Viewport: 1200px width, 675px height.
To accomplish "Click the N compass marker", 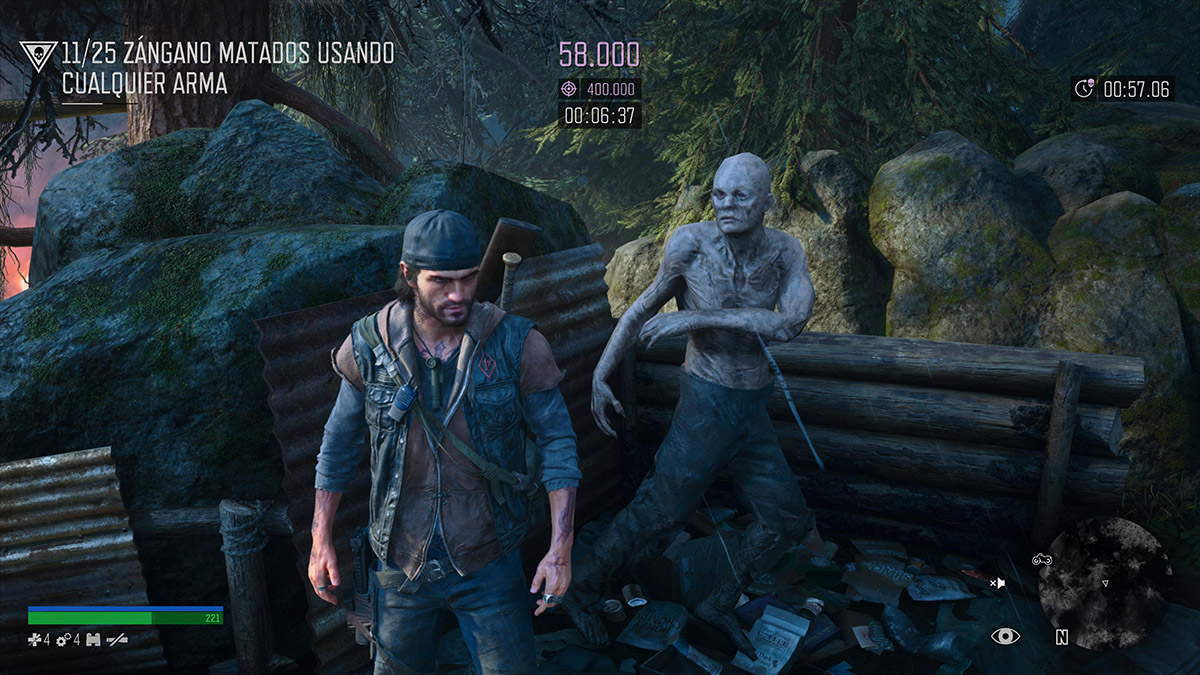I will click(x=1061, y=637).
